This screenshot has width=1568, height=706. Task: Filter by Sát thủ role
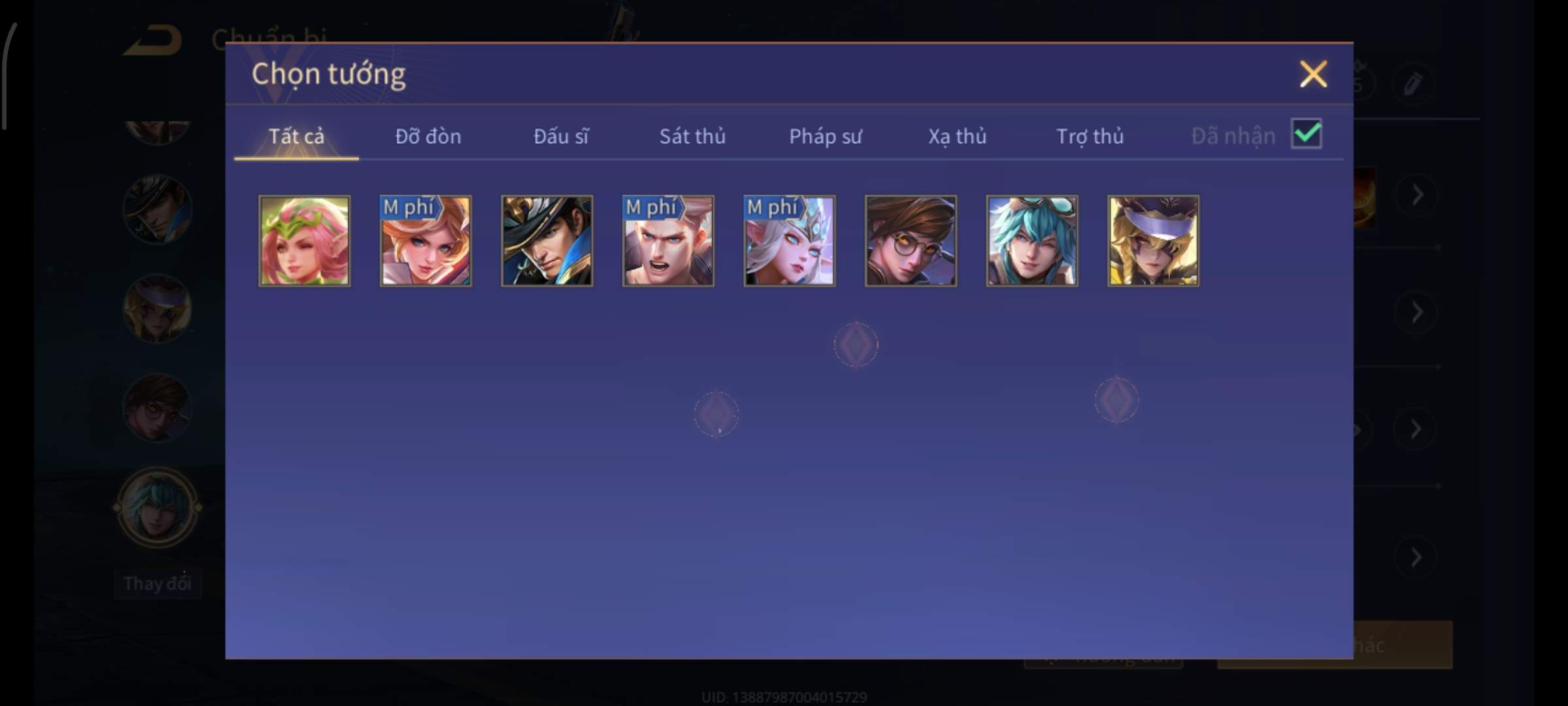[692, 136]
